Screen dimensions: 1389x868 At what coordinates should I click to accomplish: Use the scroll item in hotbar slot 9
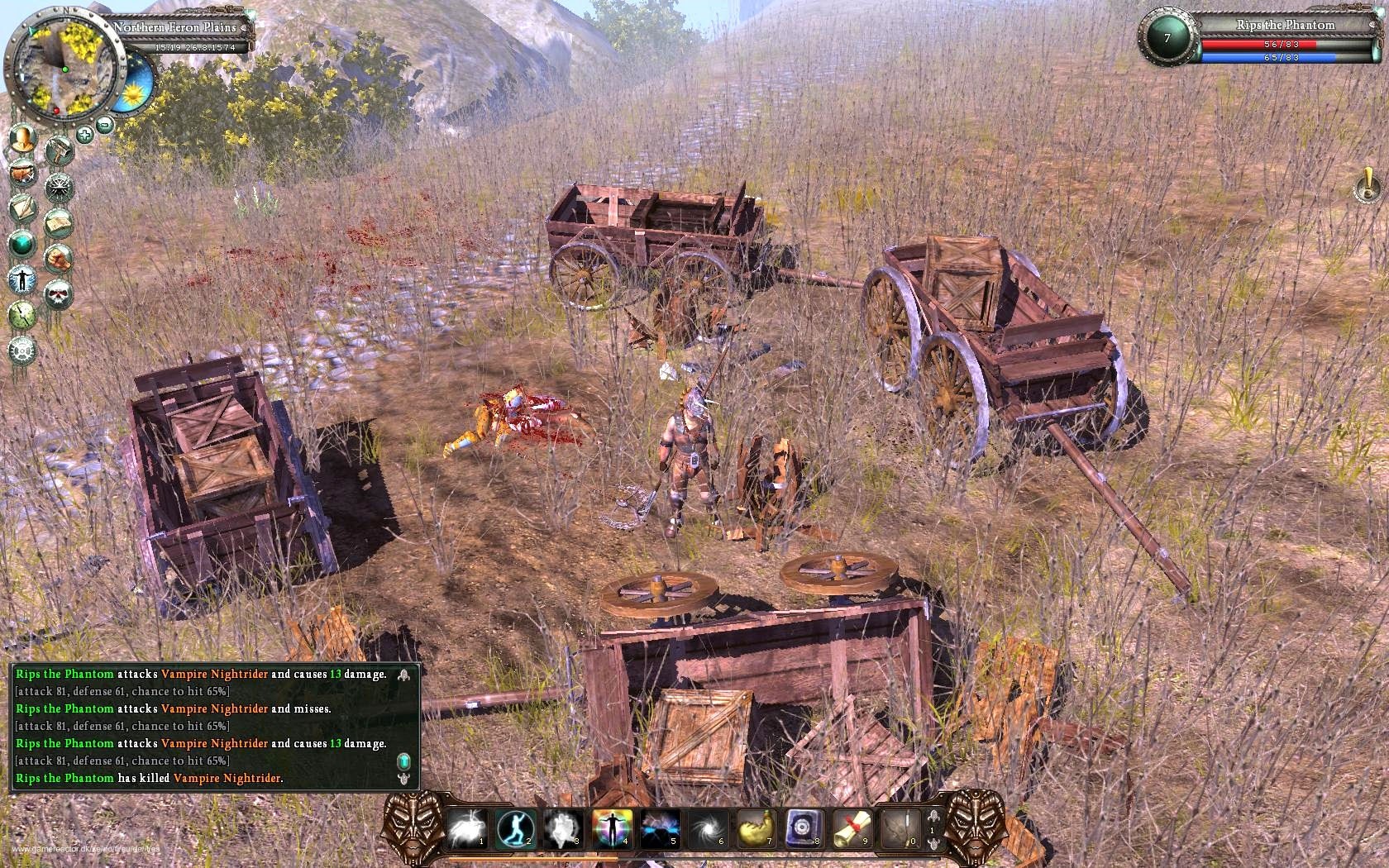pos(852,829)
